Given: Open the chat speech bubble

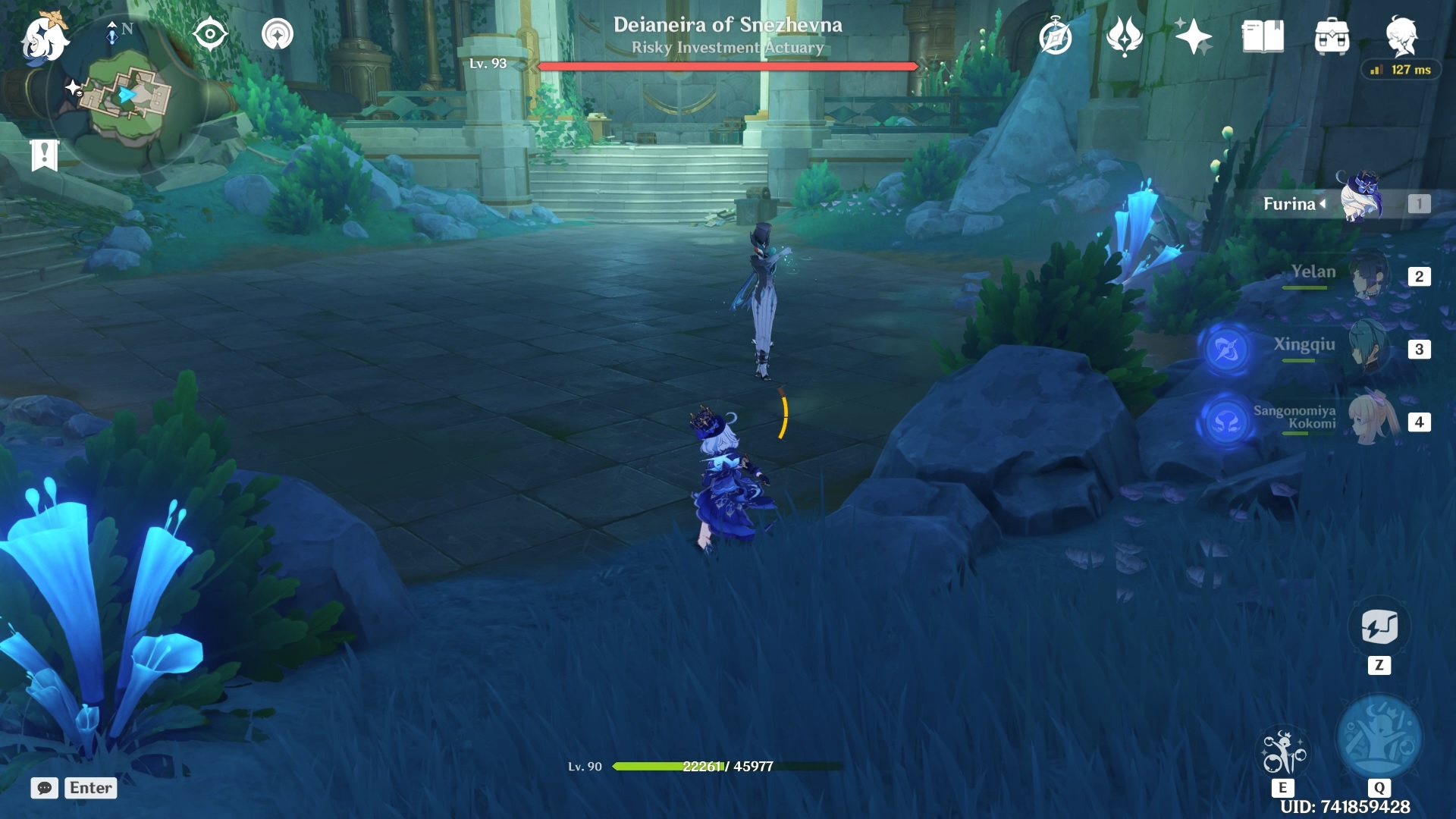Looking at the screenshot, I should point(45,788).
